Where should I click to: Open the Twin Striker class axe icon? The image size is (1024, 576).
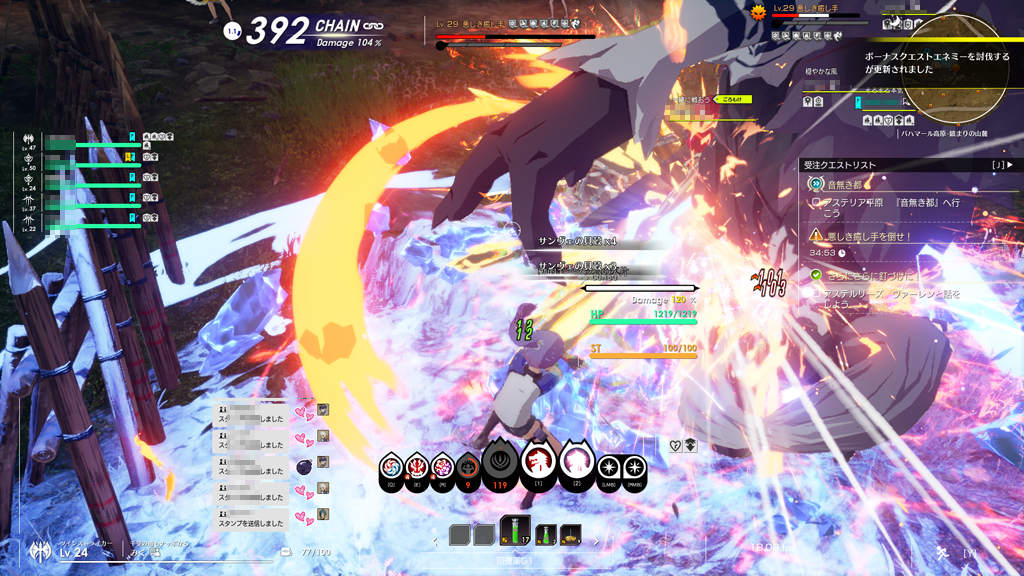[x=40, y=550]
